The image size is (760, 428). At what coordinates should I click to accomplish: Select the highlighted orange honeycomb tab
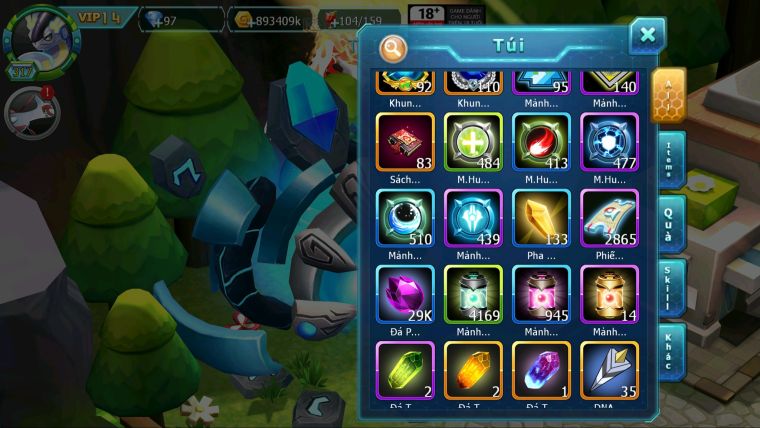click(x=668, y=94)
